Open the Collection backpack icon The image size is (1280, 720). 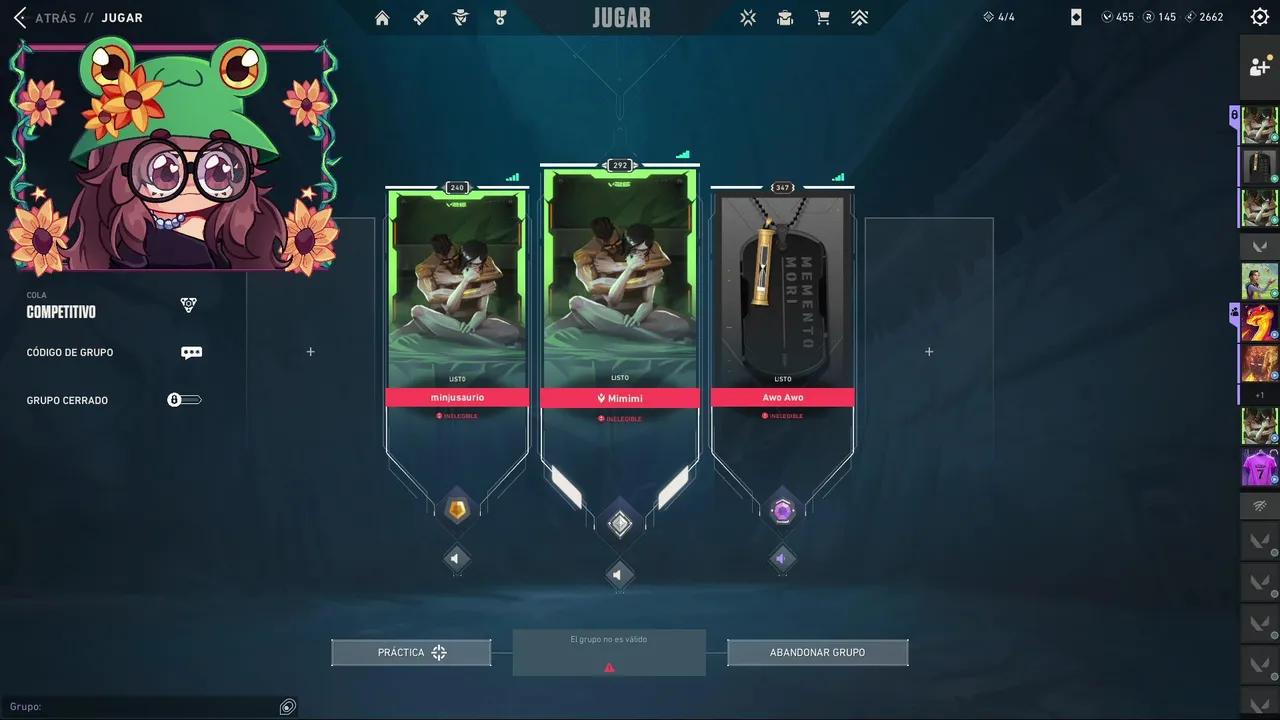click(x=785, y=17)
